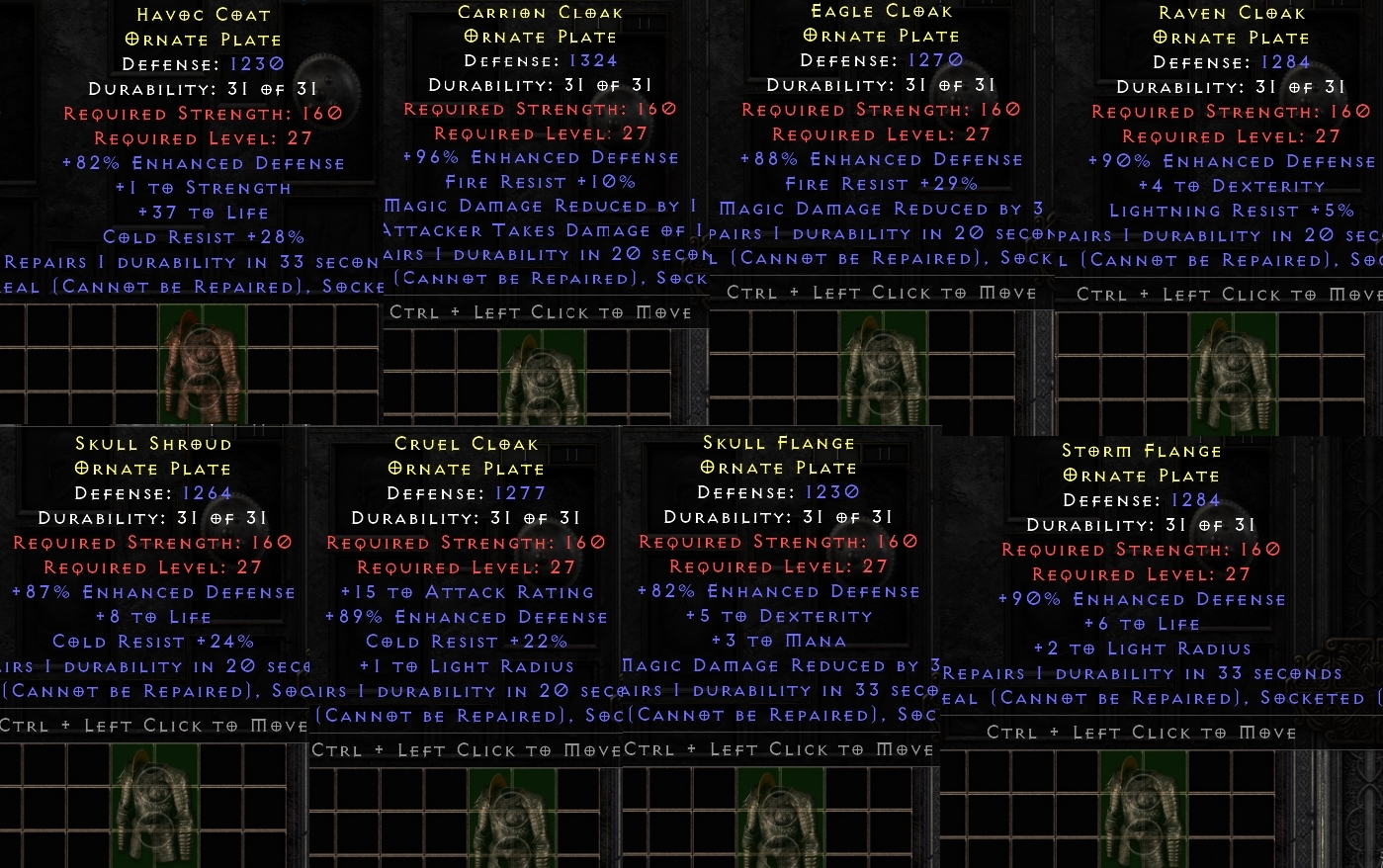
Task: Select the Havoc Coat armor in inventory
Action: click(203, 366)
